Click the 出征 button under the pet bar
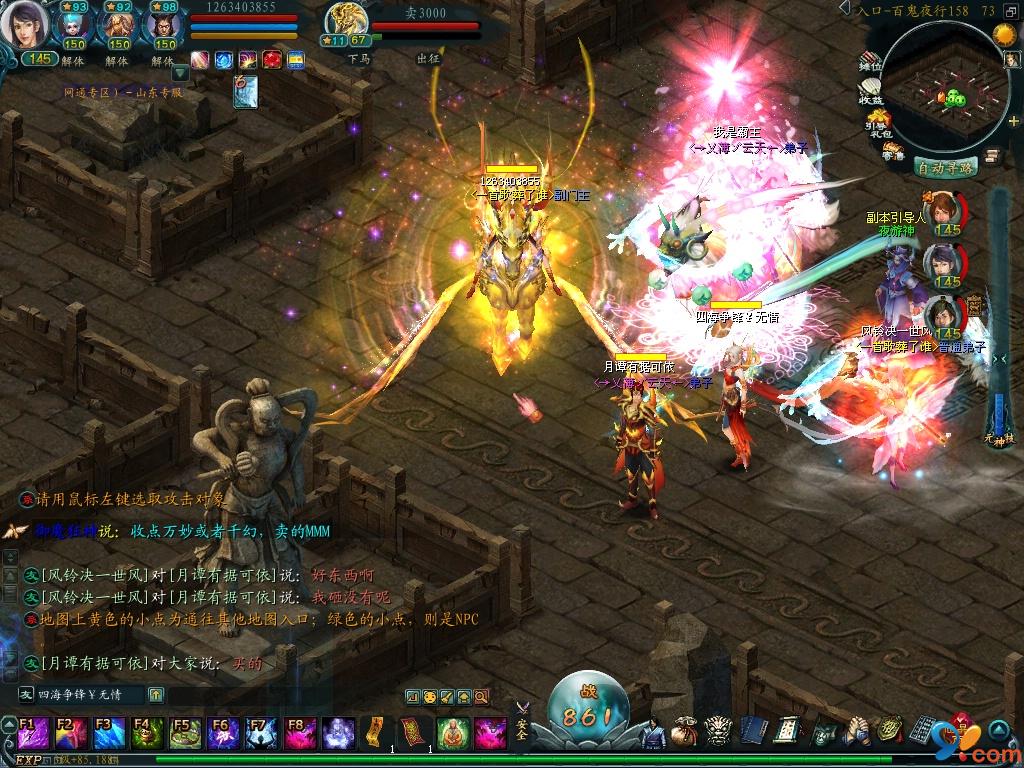1024x768 pixels. (x=428, y=59)
